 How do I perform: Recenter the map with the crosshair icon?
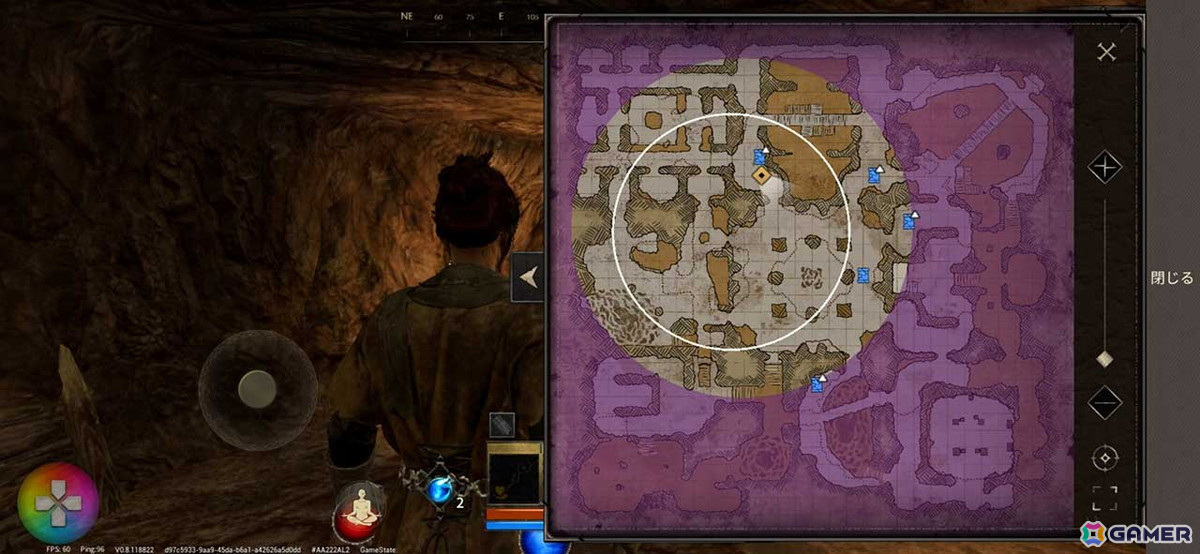point(1105,458)
